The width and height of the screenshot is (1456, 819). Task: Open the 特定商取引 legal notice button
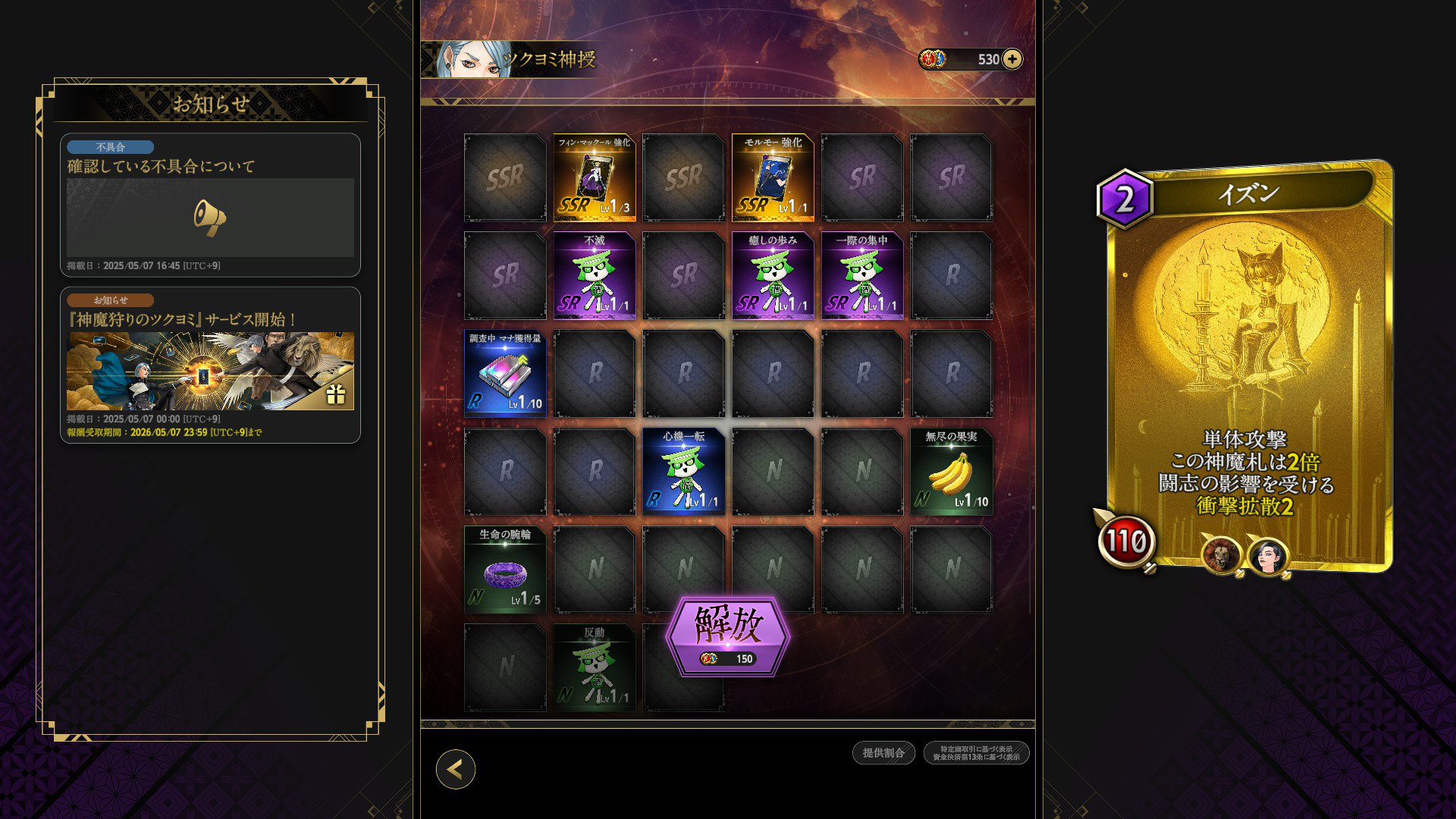[976, 752]
